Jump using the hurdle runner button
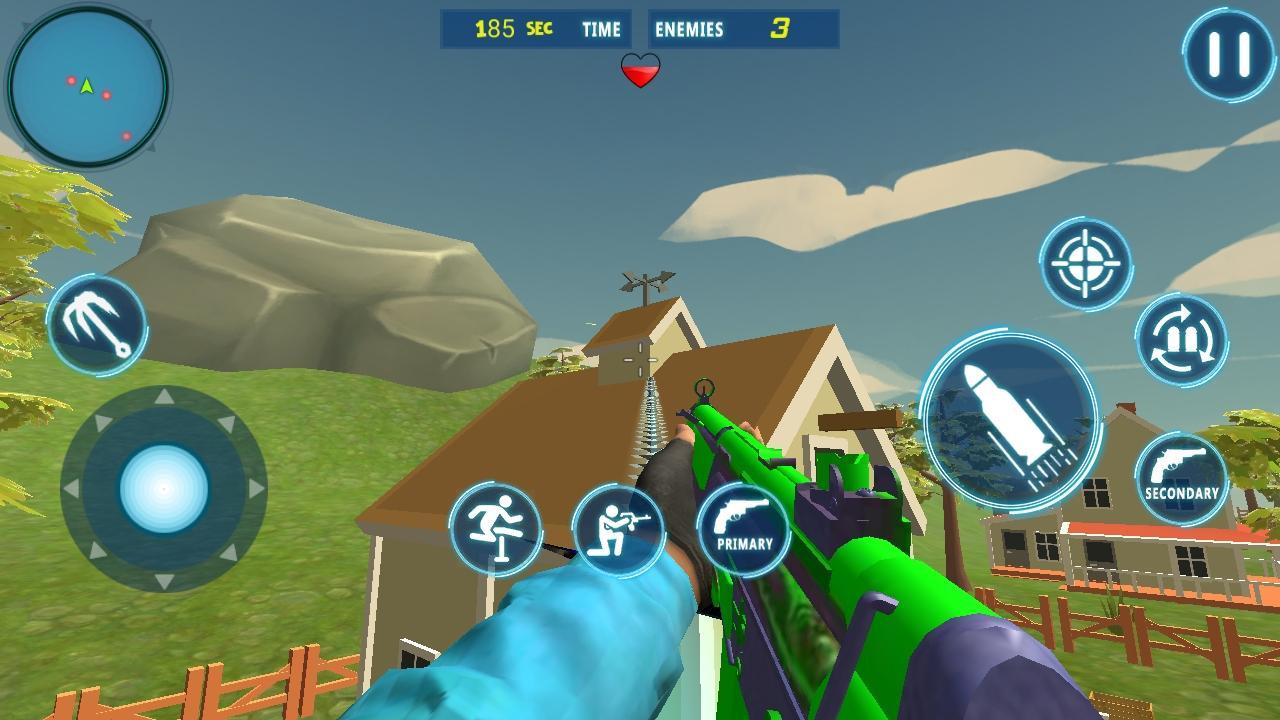Image resolution: width=1280 pixels, height=720 pixels. click(495, 529)
